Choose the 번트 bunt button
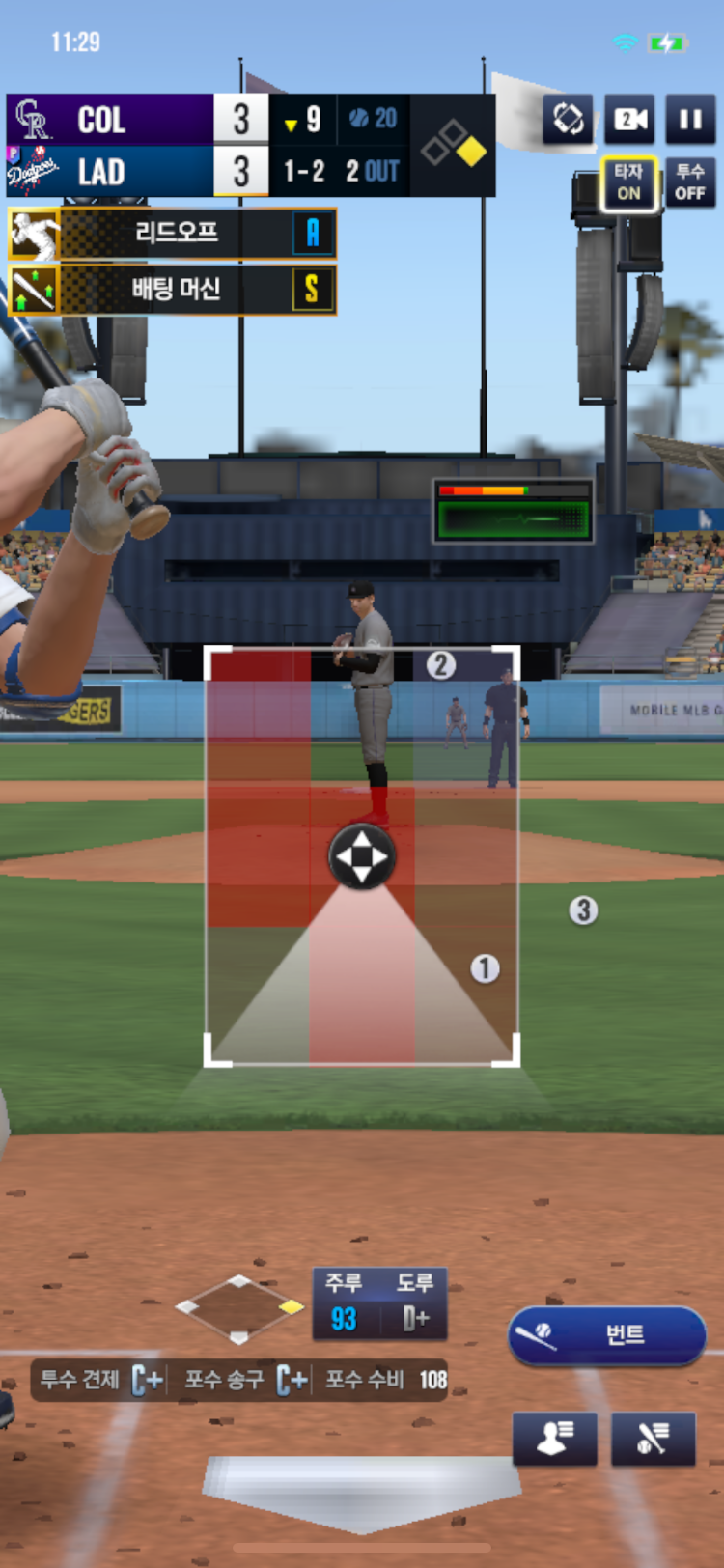Image resolution: width=724 pixels, height=1568 pixels. pos(606,1335)
